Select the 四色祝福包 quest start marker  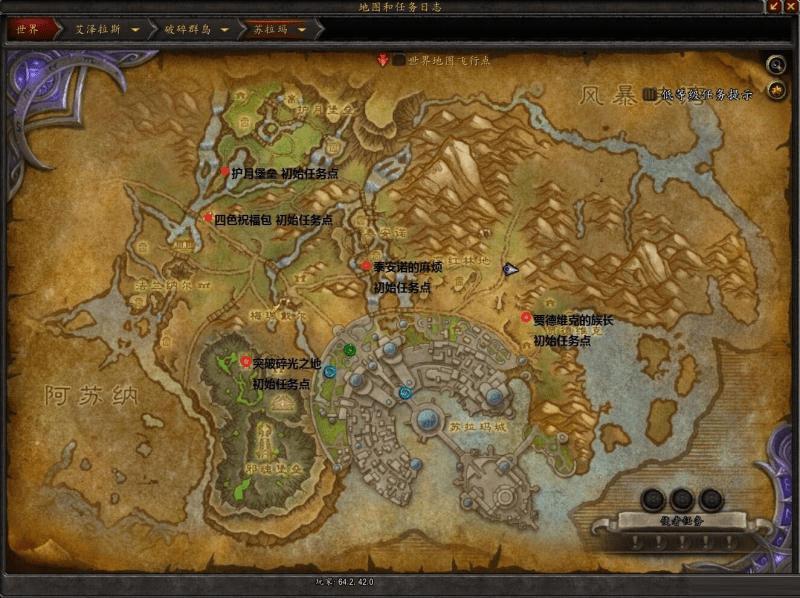(x=209, y=218)
